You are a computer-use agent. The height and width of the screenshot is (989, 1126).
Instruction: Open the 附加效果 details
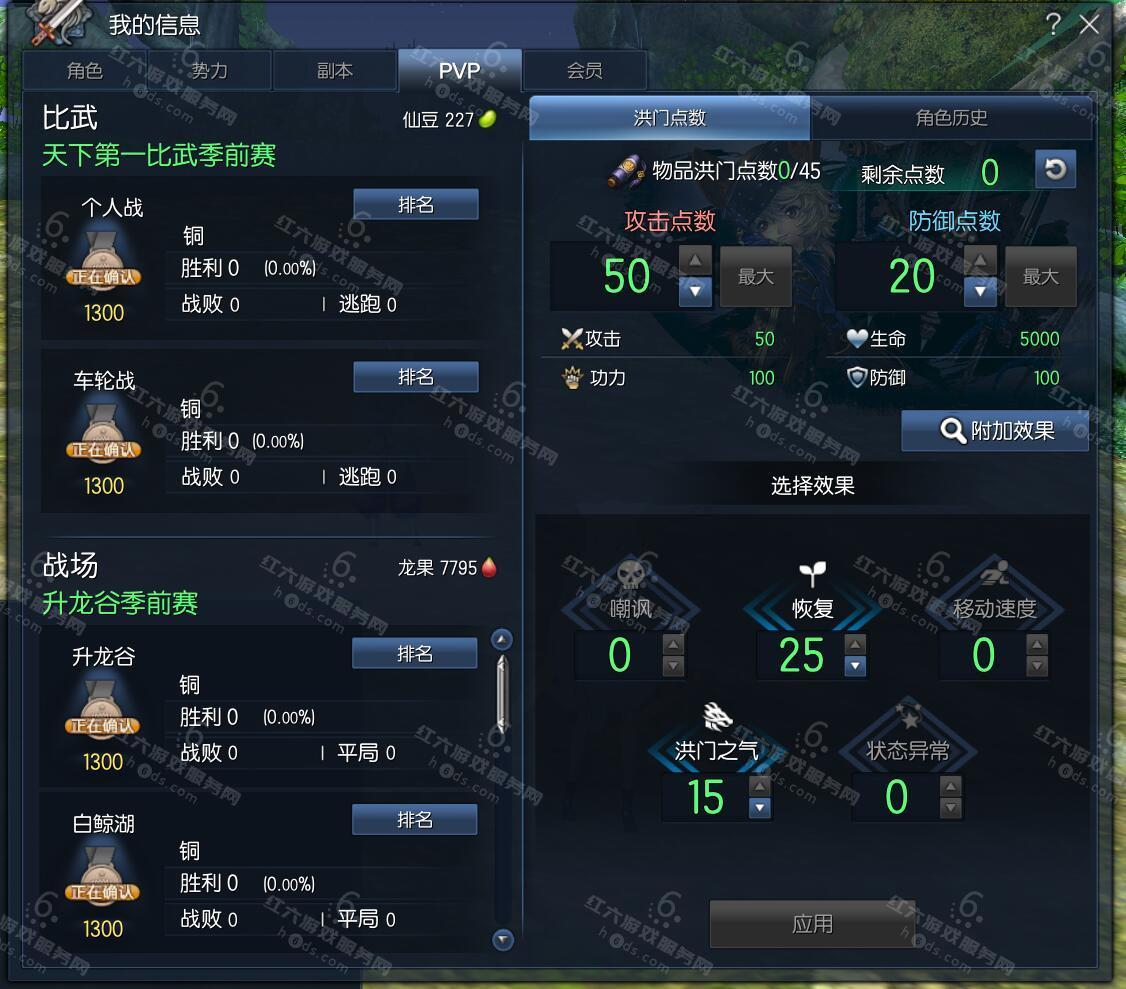point(995,431)
